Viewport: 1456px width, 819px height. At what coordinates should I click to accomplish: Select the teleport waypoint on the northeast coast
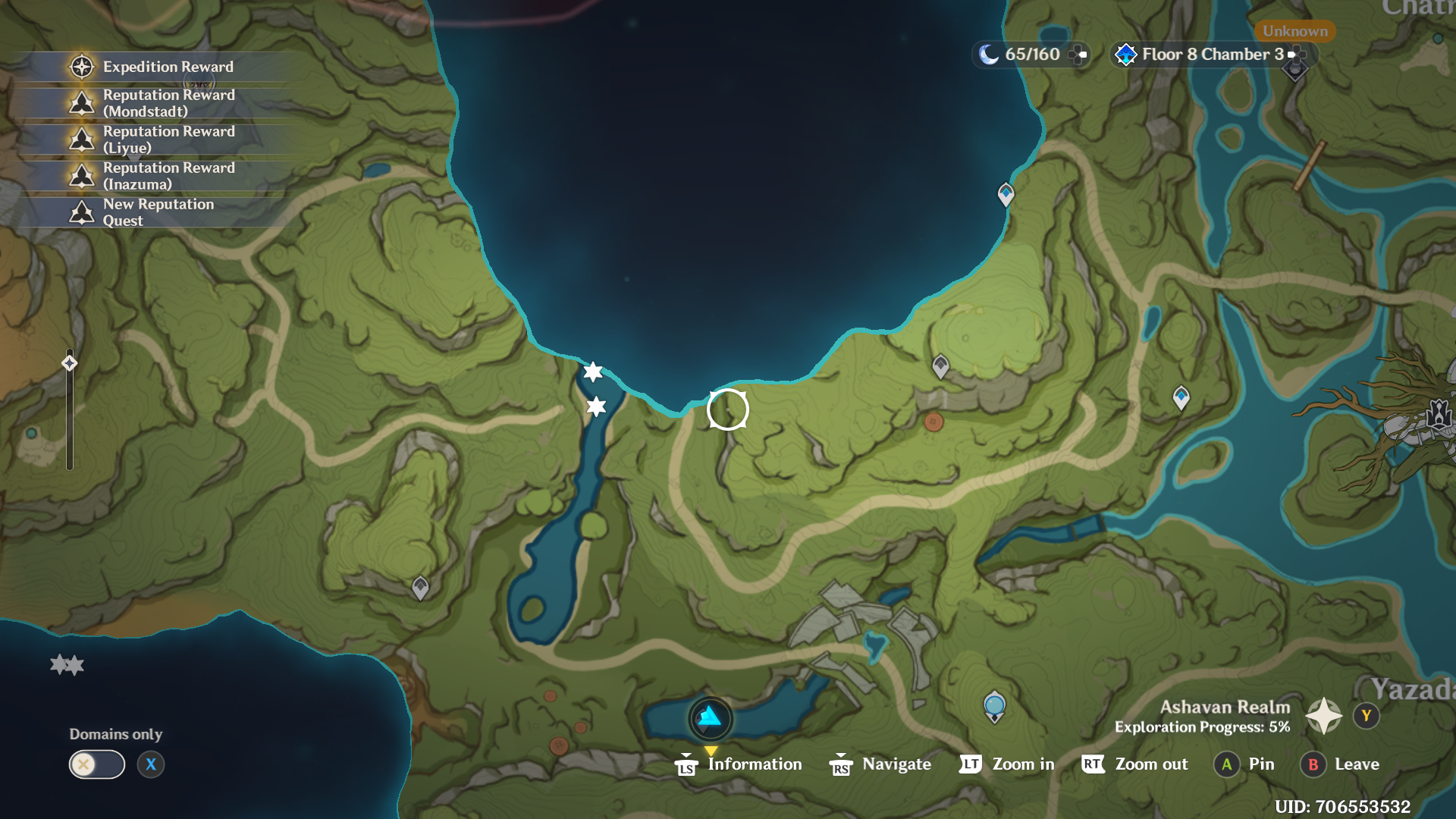(x=1006, y=195)
